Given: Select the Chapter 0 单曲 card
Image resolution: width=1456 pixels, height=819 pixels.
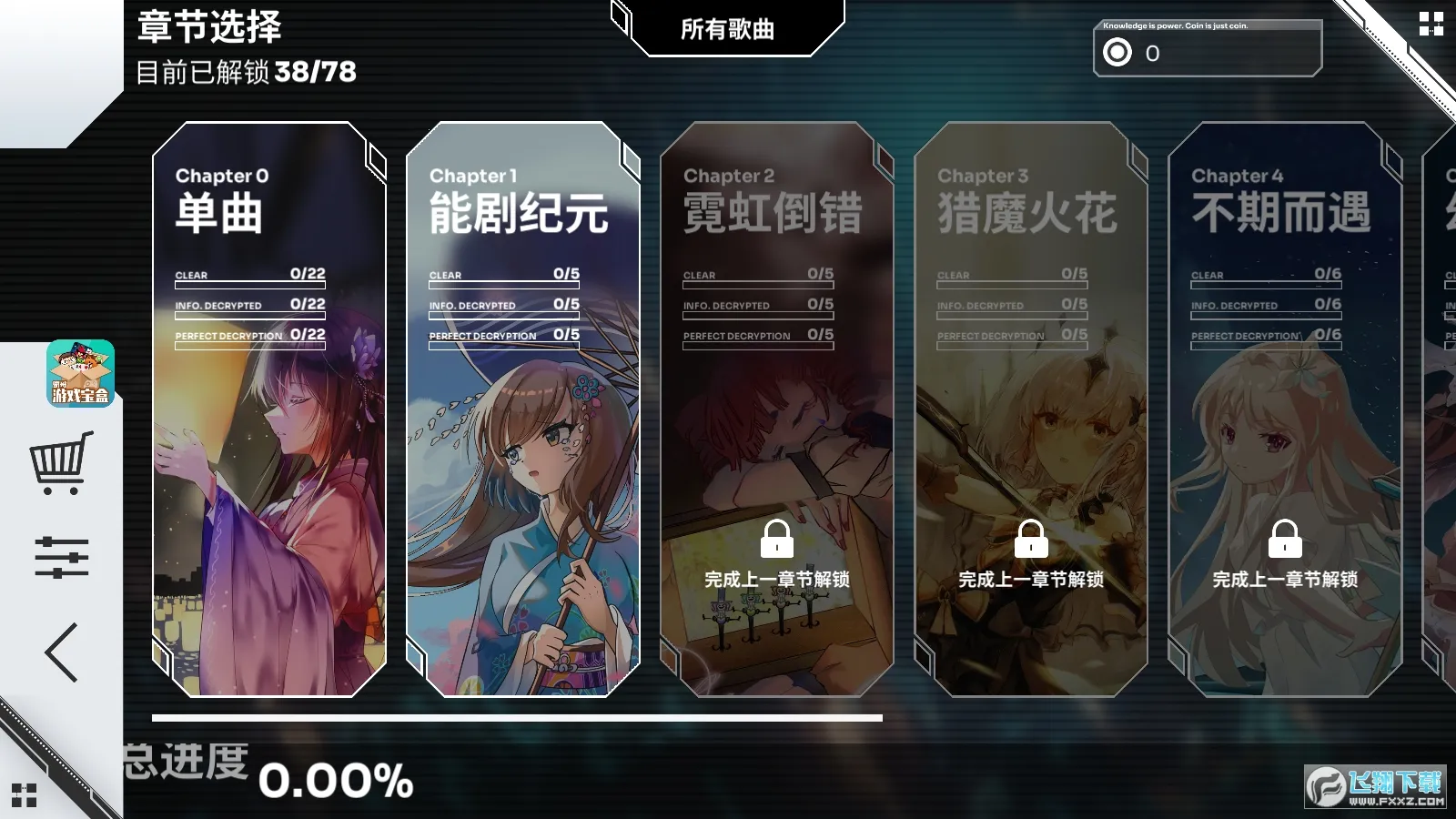Looking at the screenshot, I should tap(269, 409).
